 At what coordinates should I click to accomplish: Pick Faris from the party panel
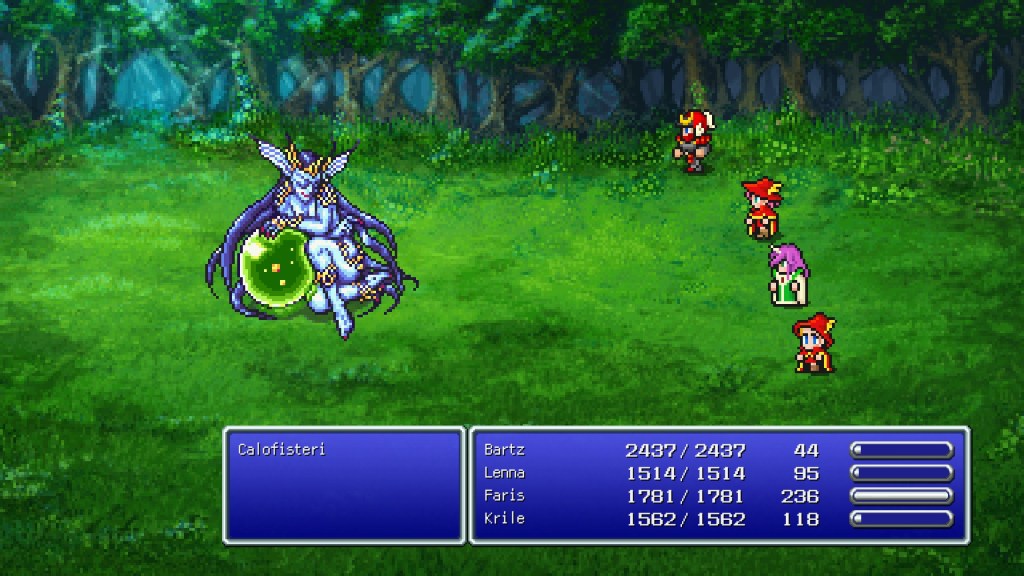click(x=504, y=496)
